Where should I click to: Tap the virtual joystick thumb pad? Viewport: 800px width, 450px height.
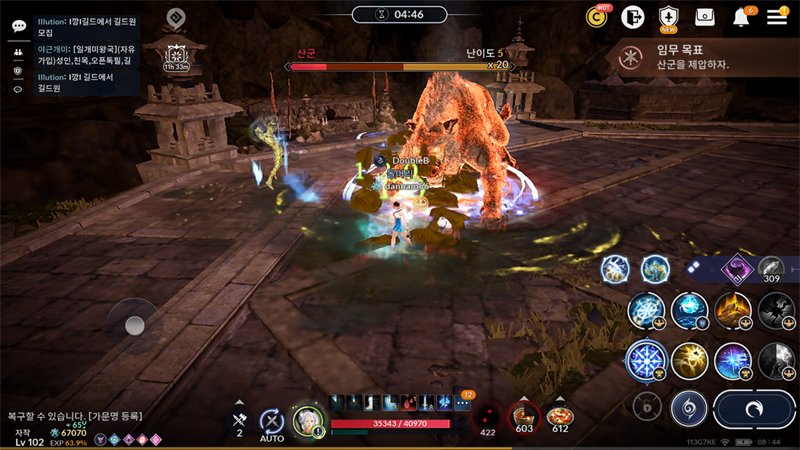(135, 325)
